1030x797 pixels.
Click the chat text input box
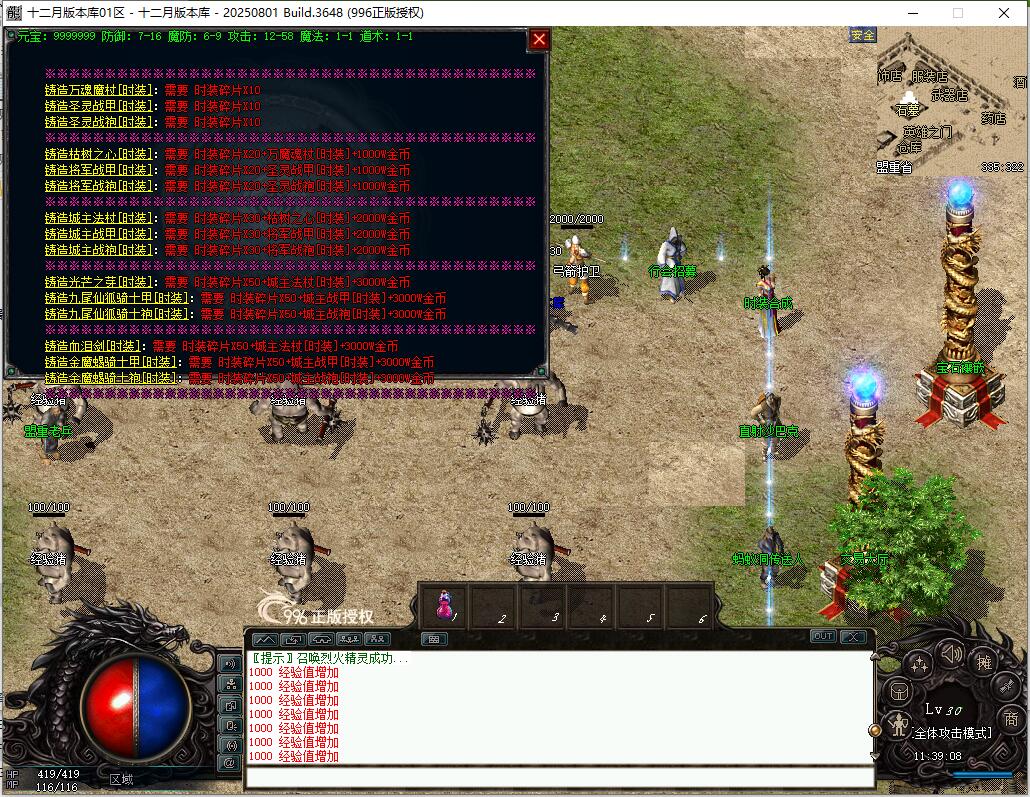tap(560, 777)
